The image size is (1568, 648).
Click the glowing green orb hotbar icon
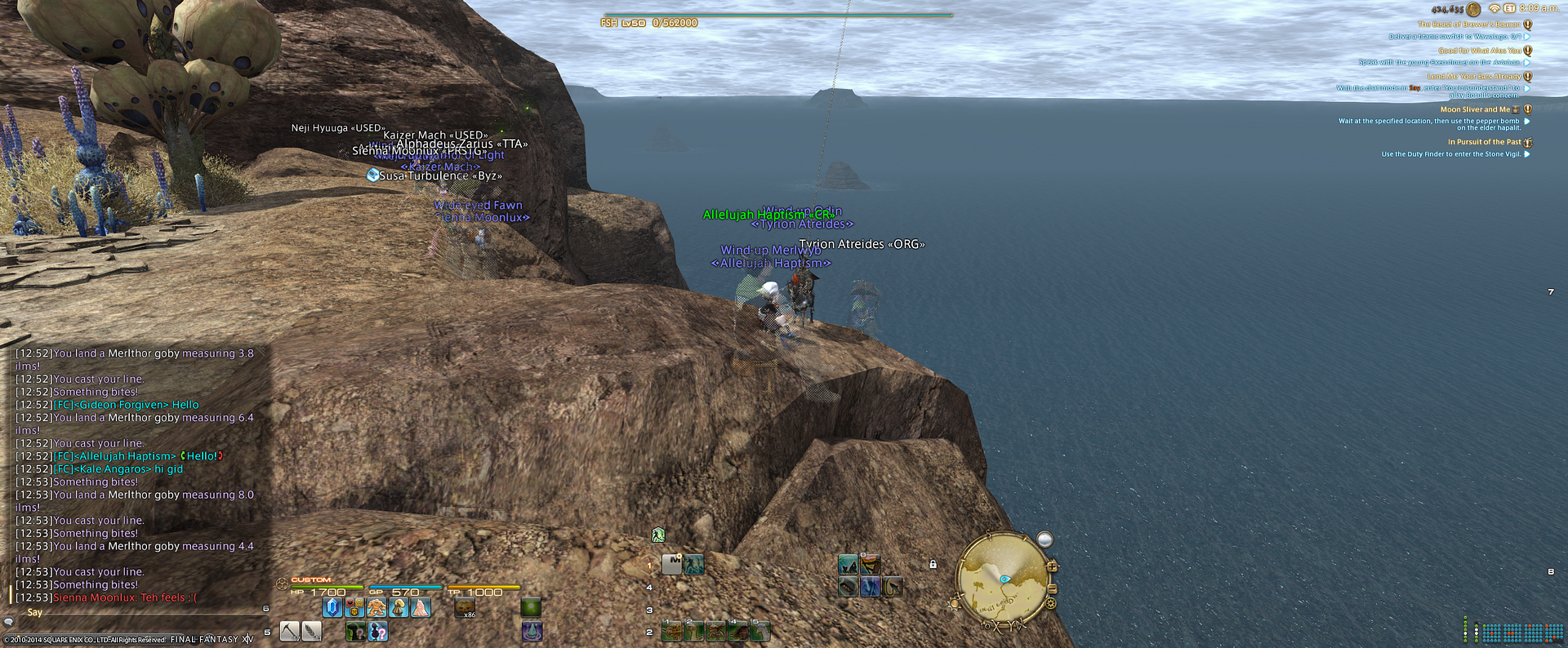point(531,607)
